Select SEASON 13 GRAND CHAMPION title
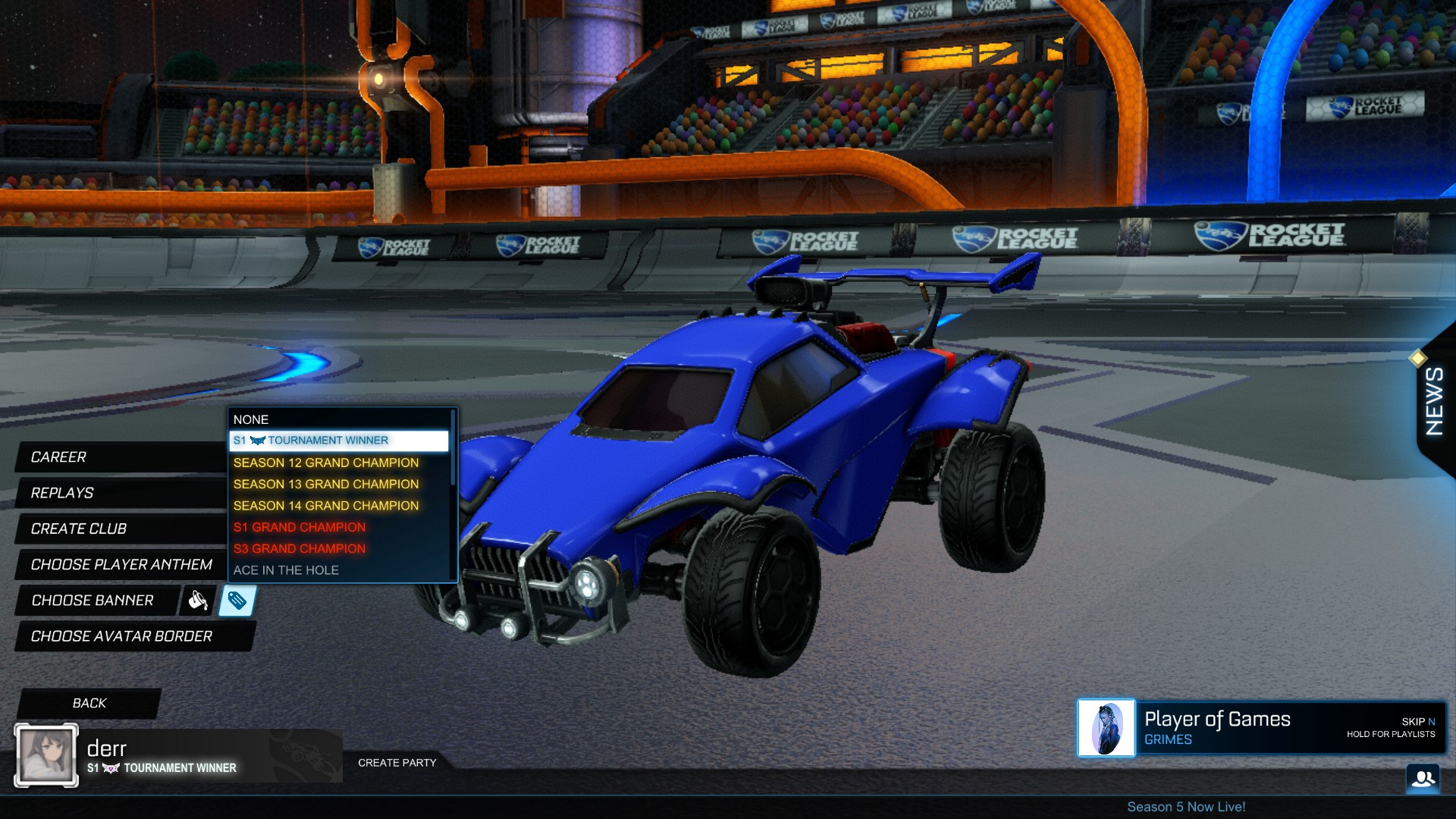Screen dimensions: 1456x819 coord(326,484)
